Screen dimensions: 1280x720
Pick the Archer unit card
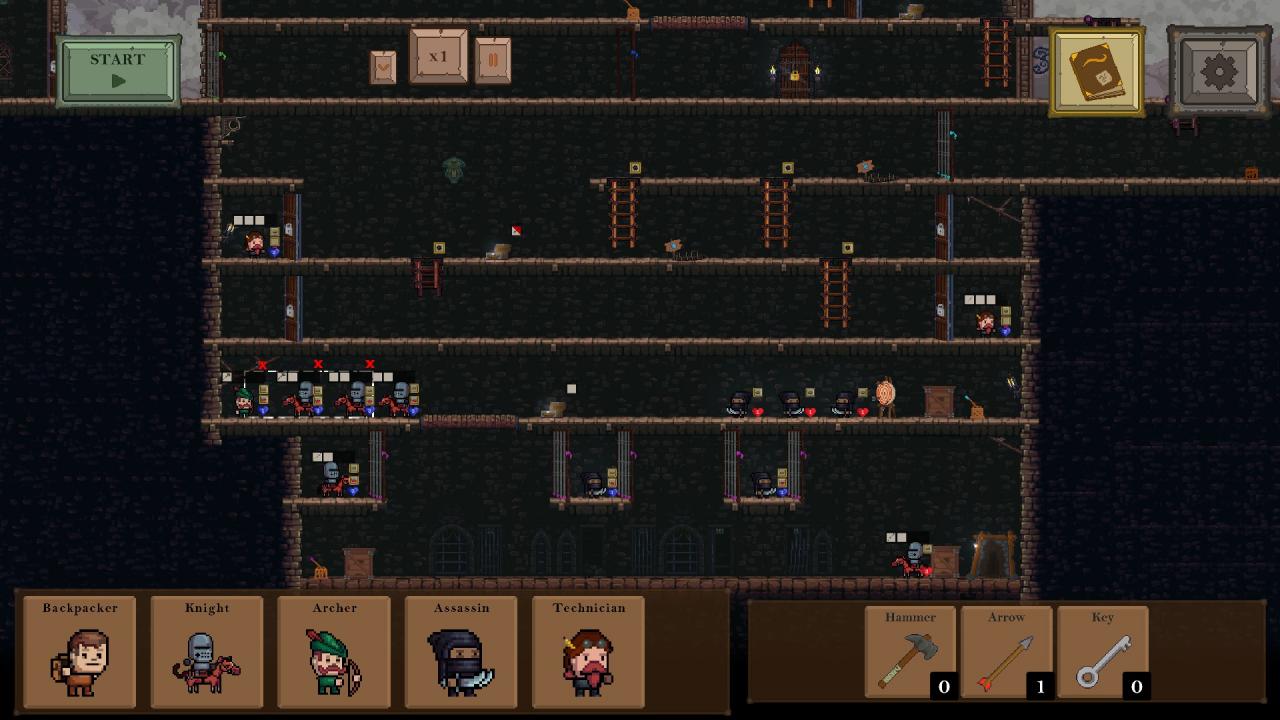point(334,652)
